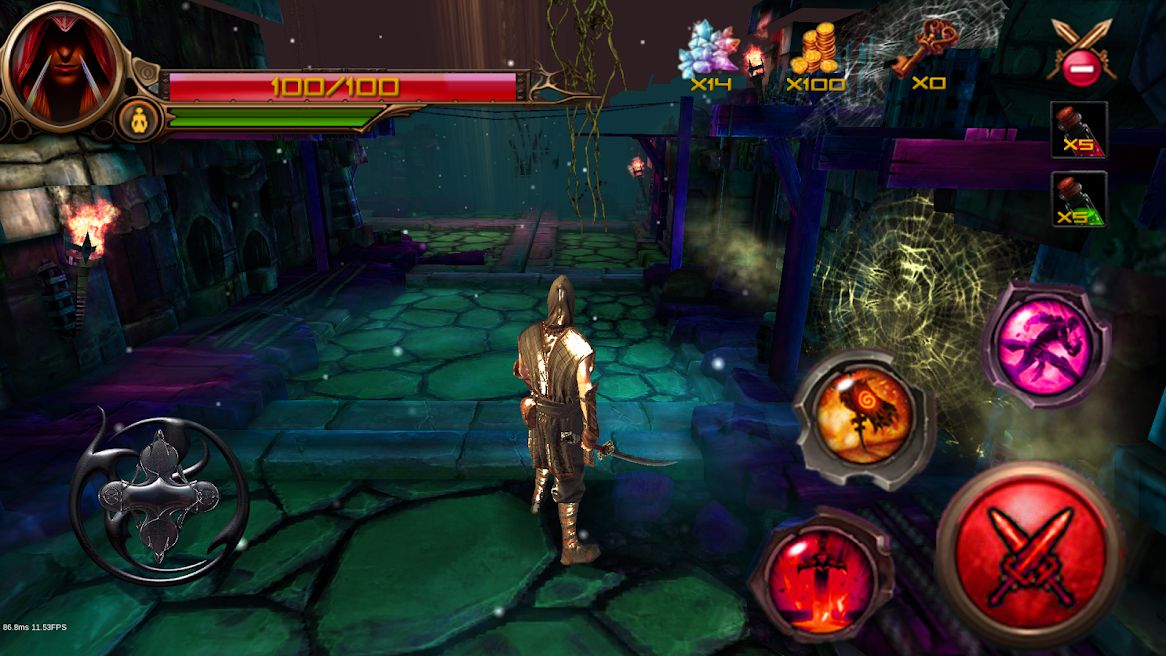Click the bronze key icon
The width and height of the screenshot is (1166, 656).
[927, 47]
